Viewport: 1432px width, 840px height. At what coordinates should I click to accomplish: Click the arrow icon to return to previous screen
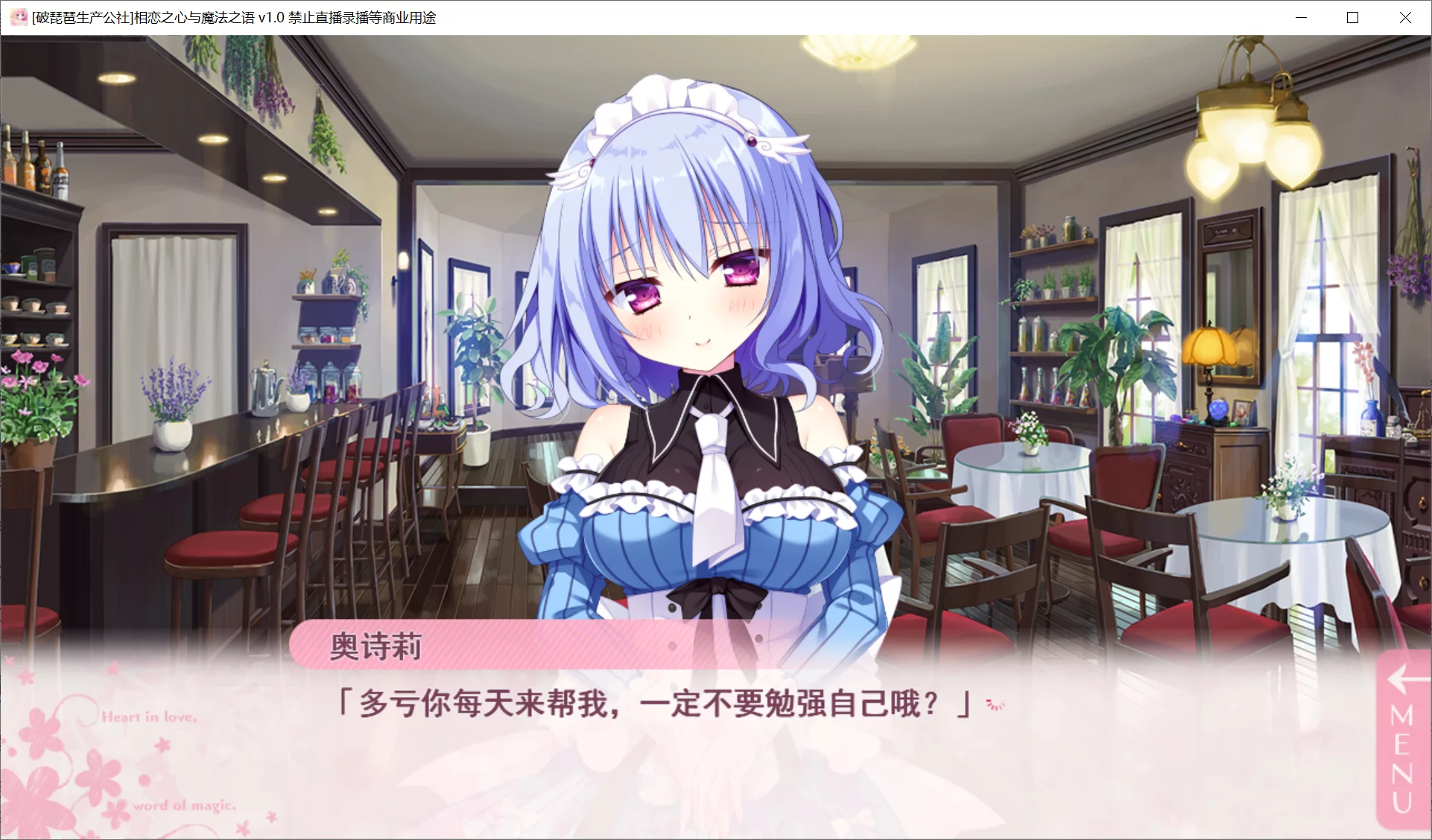1404,681
